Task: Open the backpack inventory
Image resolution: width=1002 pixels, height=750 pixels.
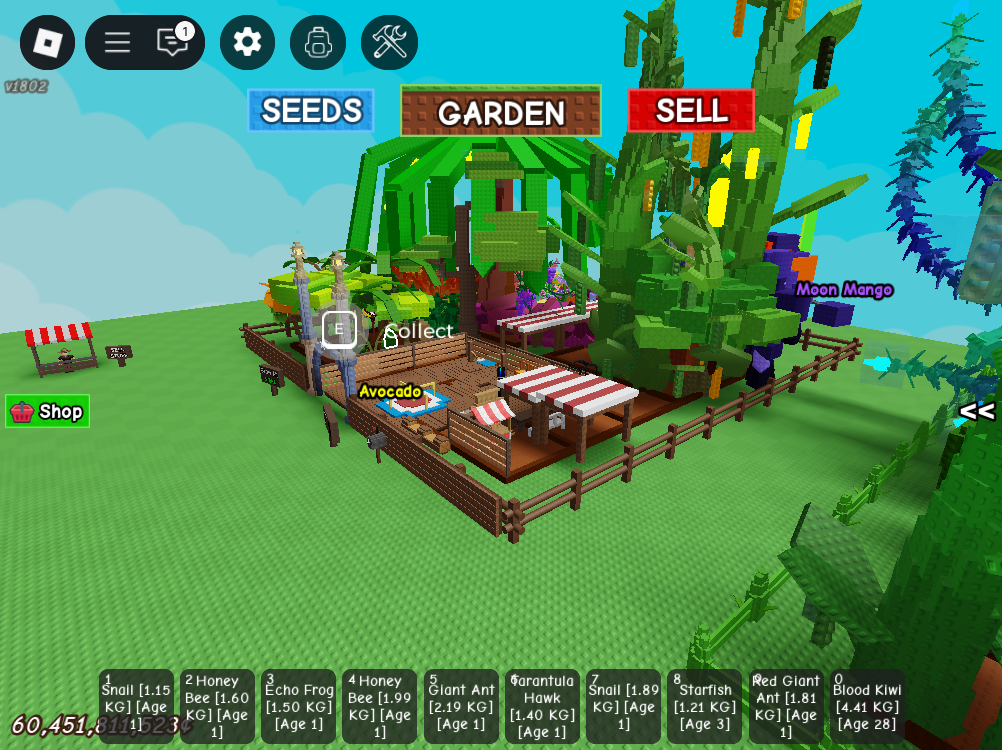Action: click(318, 42)
